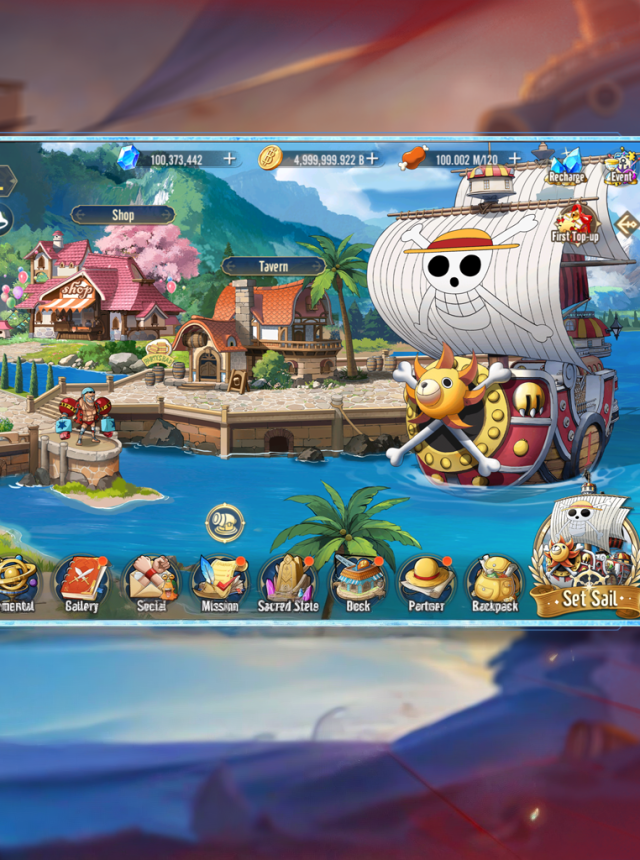Open Sacred Stele
Image resolution: width=640 pixels, height=860 pixels.
coord(288,583)
